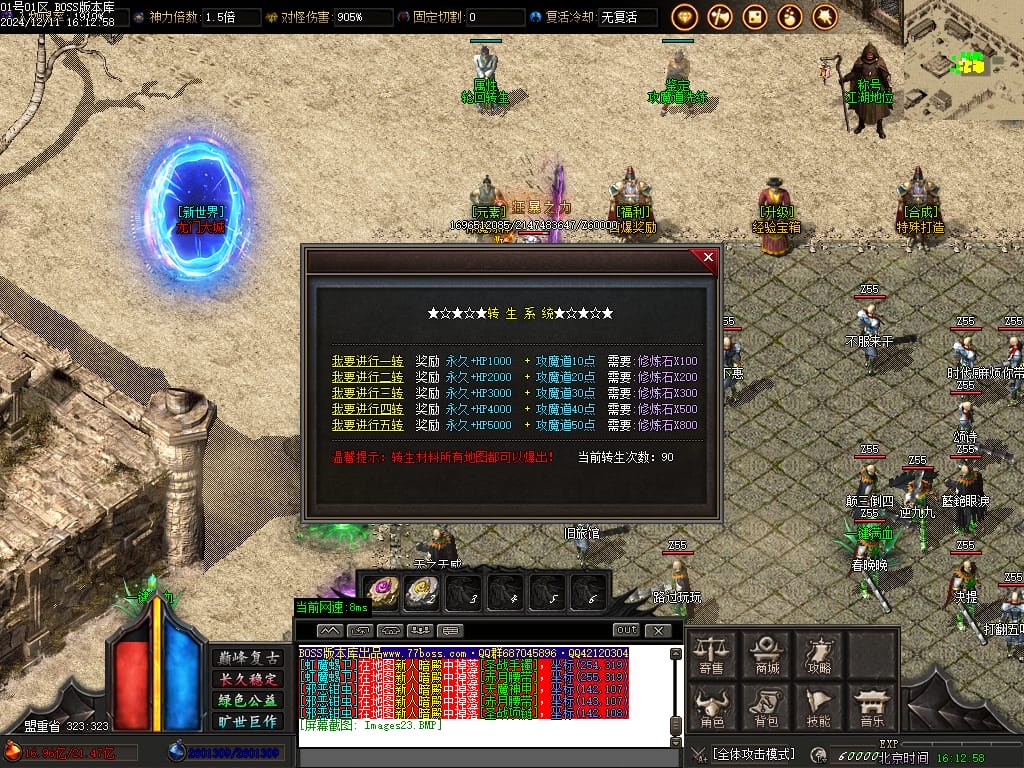The height and width of the screenshot is (768, 1024).
Task: Open the 寄售 consignment menu
Action: pos(712,655)
